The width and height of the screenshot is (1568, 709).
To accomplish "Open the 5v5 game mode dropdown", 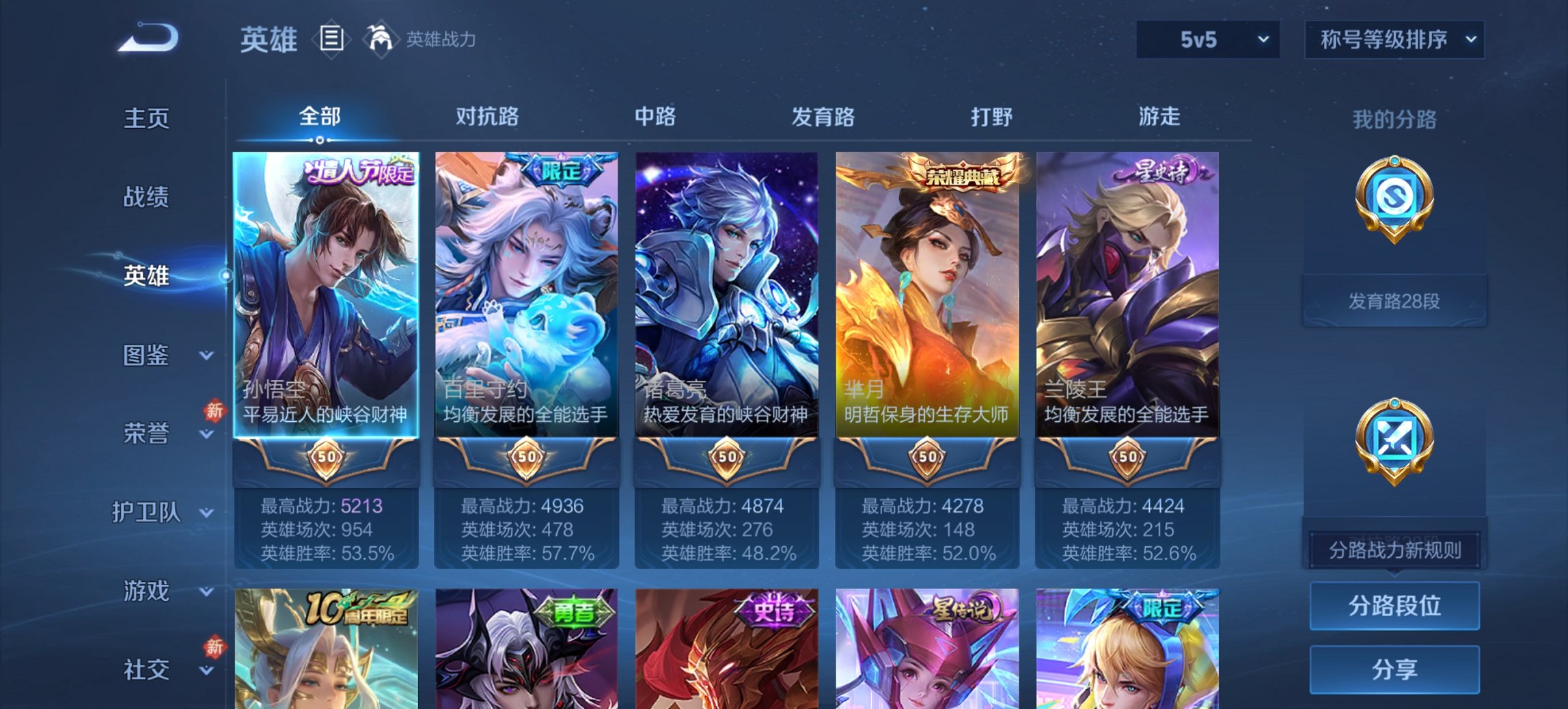I will (x=1206, y=40).
